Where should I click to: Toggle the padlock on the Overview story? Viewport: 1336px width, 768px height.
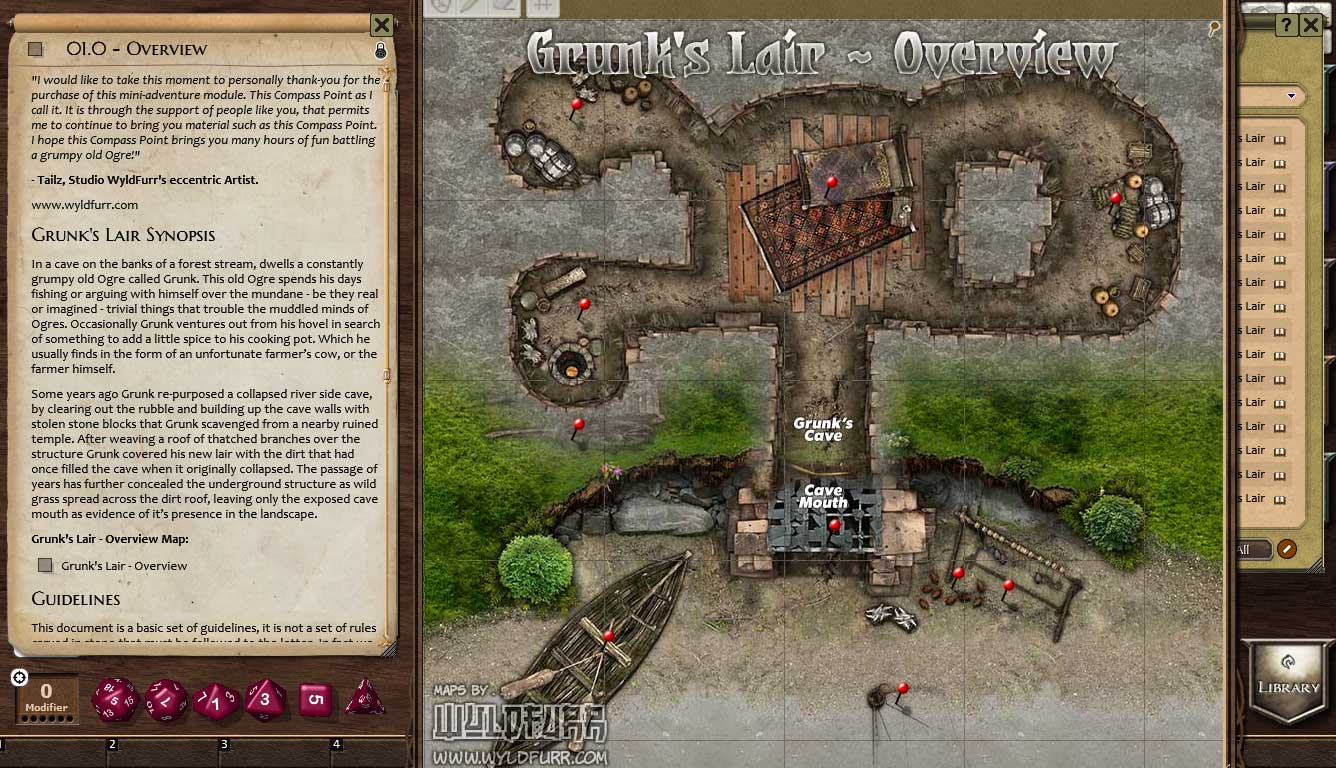pyautogui.click(x=380, y=50)
